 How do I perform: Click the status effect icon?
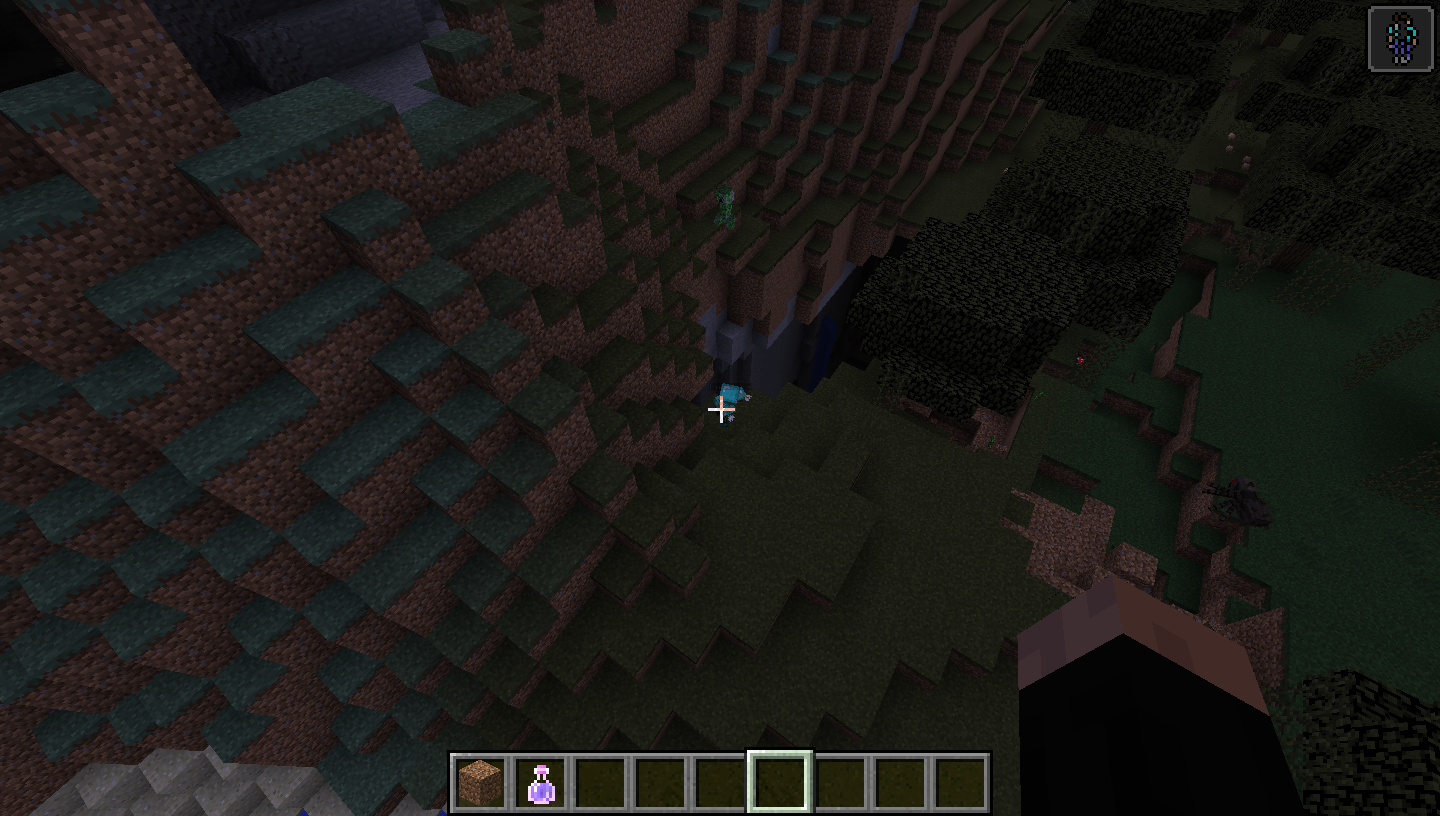[1400, 39]
